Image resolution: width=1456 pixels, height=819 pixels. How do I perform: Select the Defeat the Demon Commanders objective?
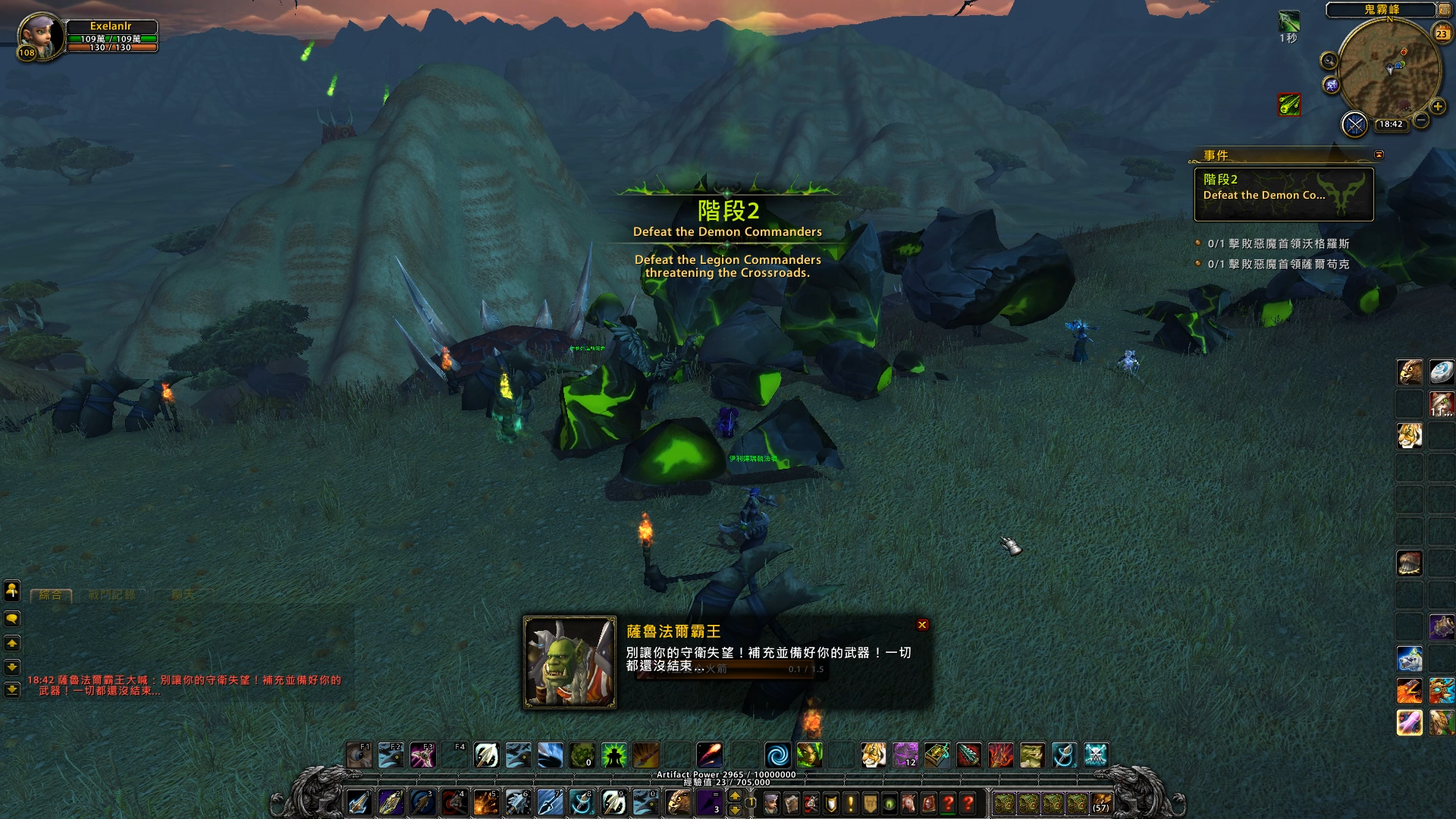tap(1283, 195)
